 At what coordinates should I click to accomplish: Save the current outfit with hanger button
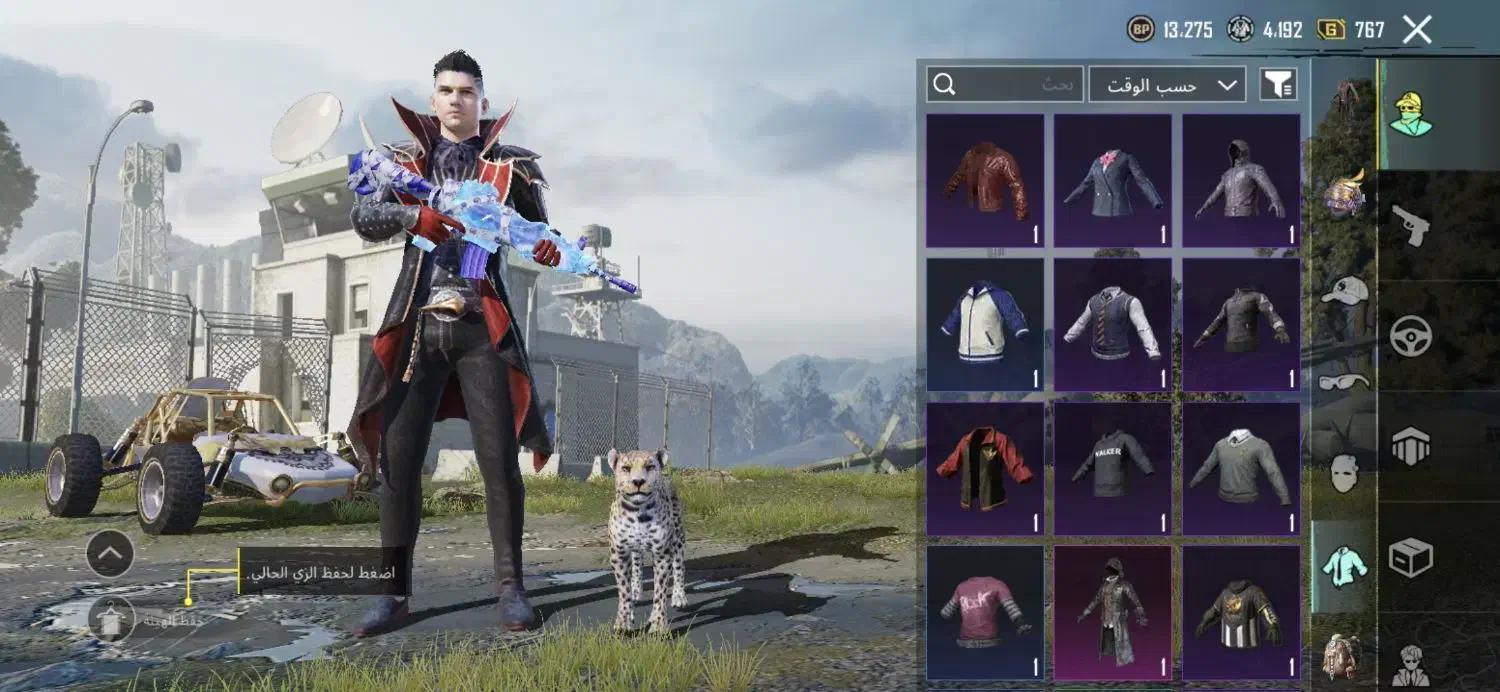click(x=110, y=618)
